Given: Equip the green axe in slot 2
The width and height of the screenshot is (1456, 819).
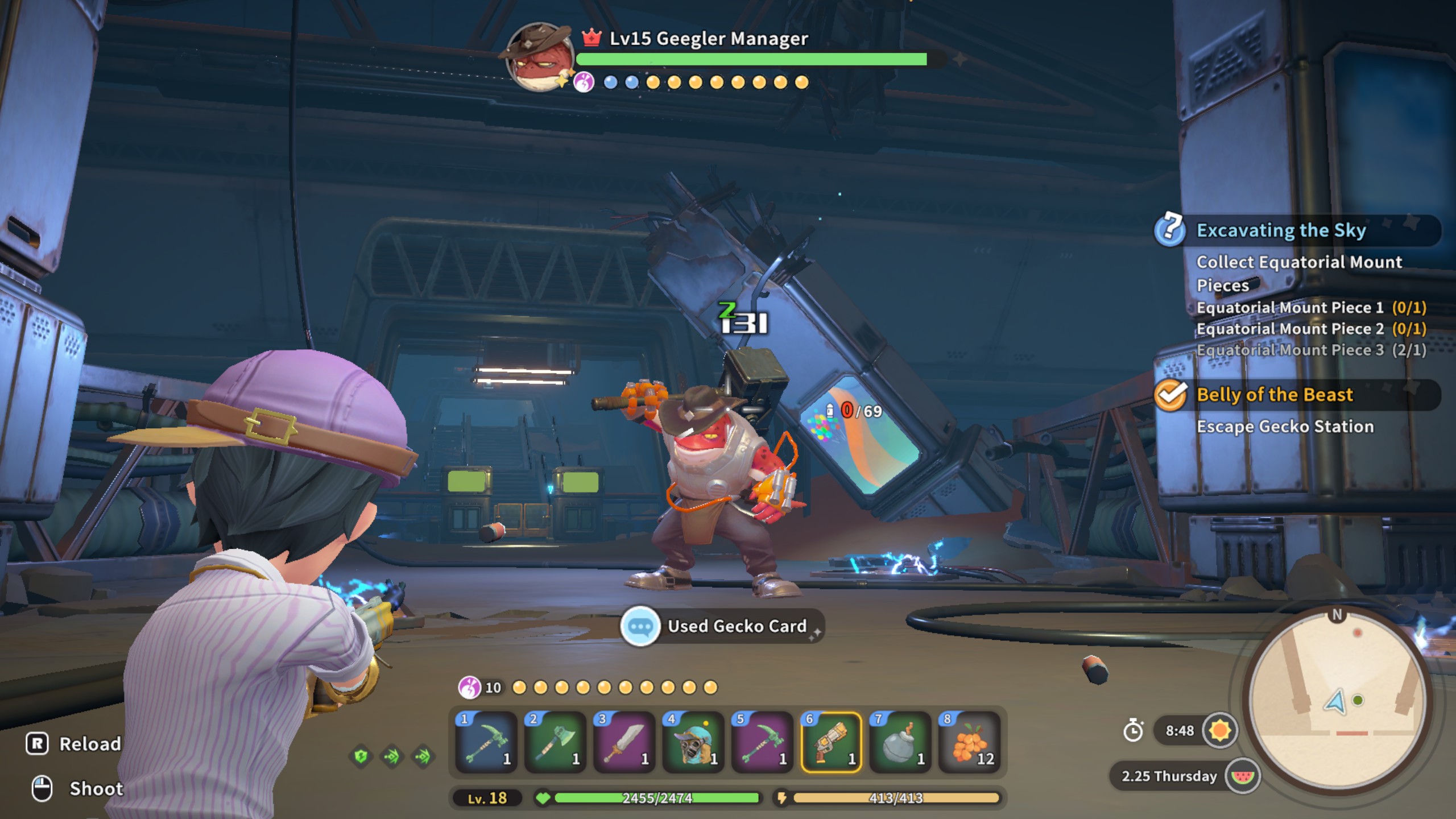Looking at the screenshot, I should coord(555,742).
